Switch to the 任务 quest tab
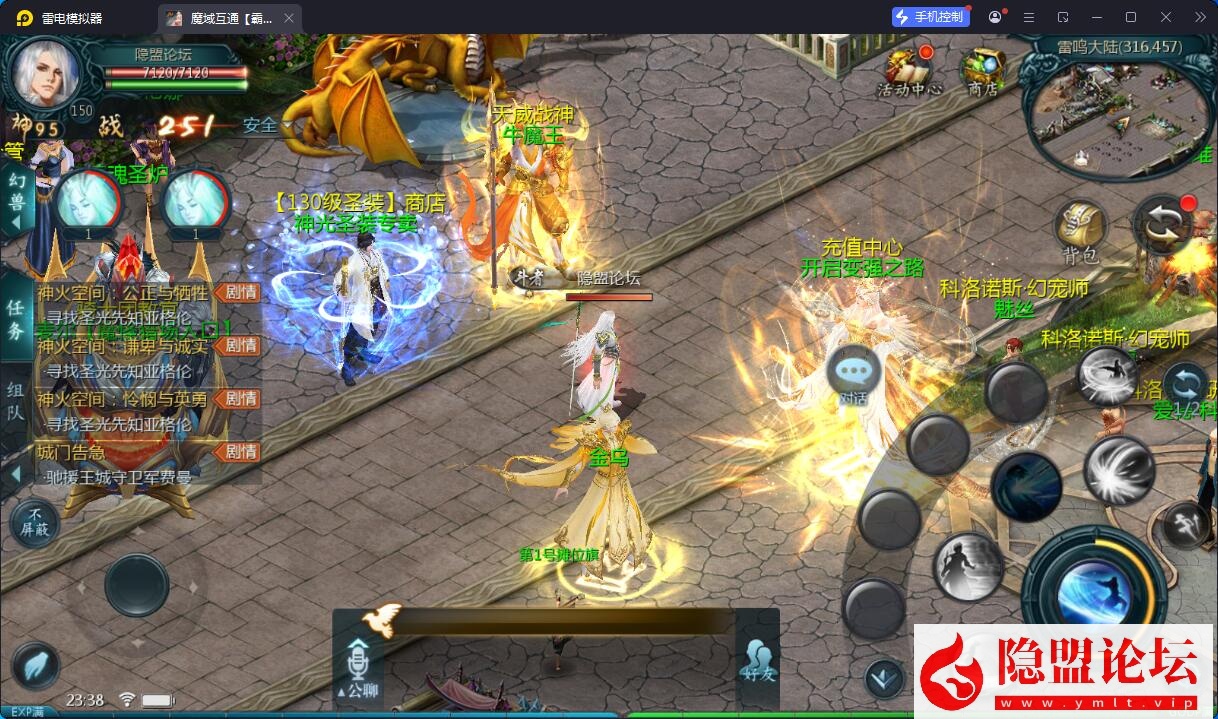 coord(16,320)
